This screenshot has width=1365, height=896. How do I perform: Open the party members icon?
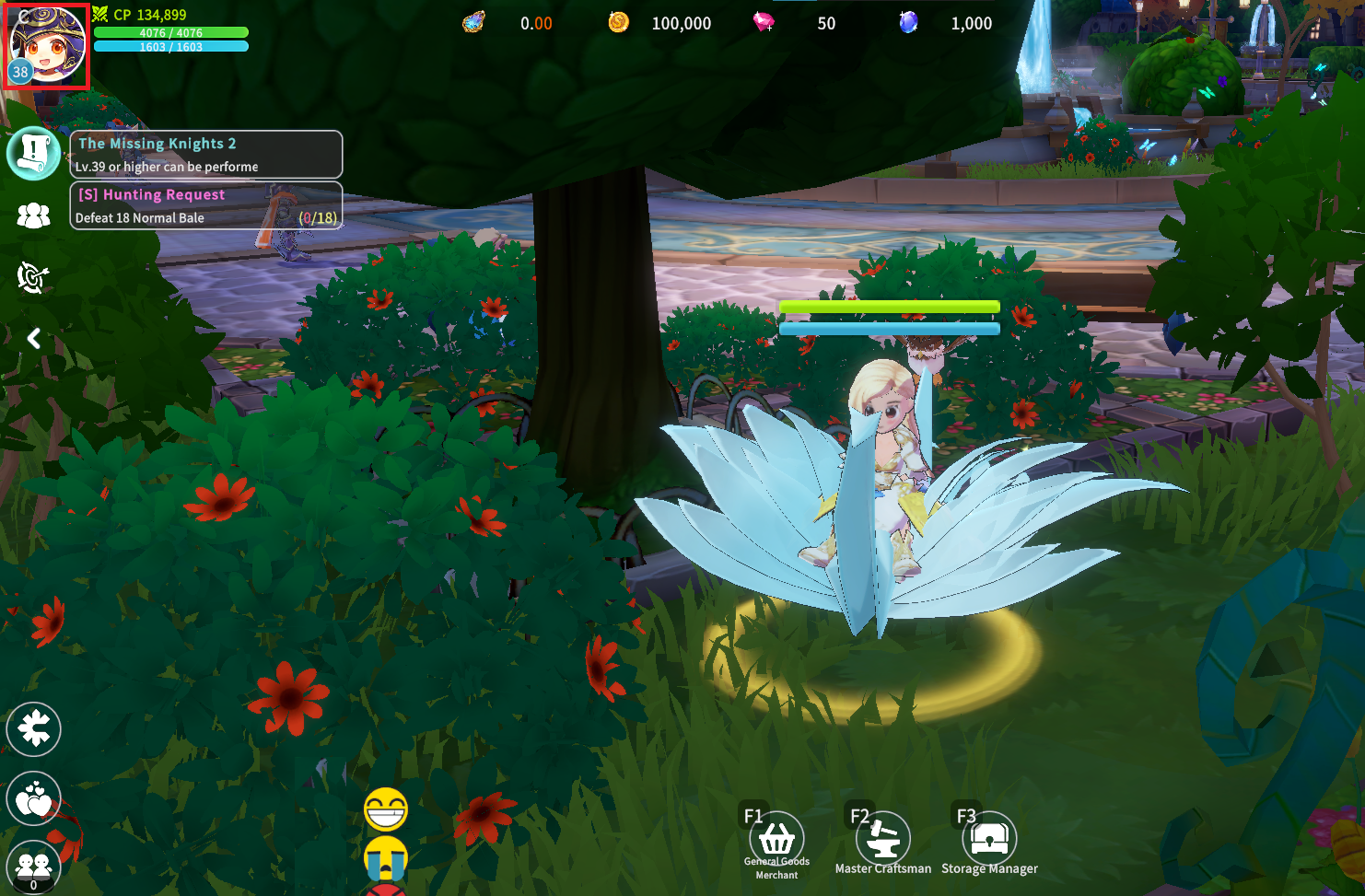(x=34, y=215)
